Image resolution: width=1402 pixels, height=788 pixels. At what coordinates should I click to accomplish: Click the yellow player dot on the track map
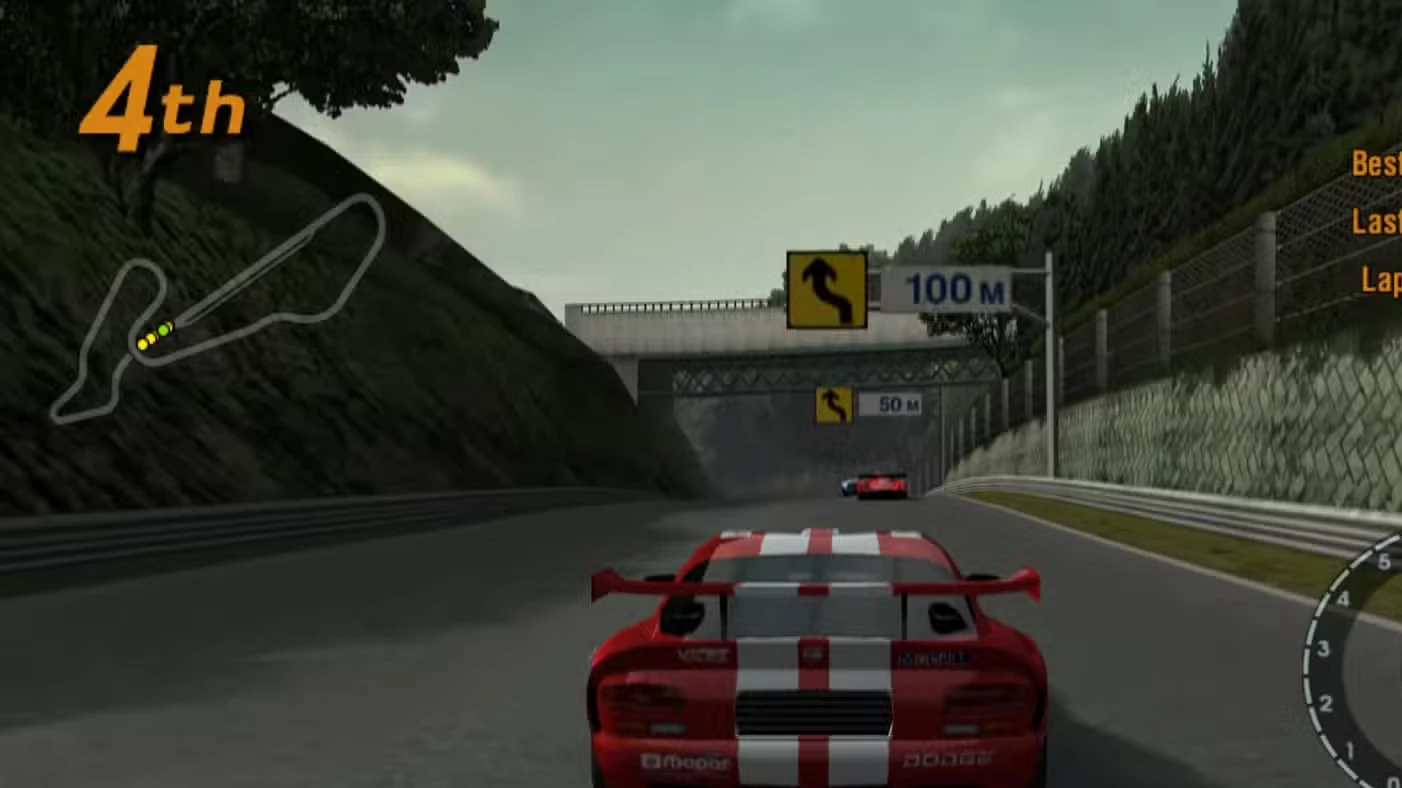144,343
